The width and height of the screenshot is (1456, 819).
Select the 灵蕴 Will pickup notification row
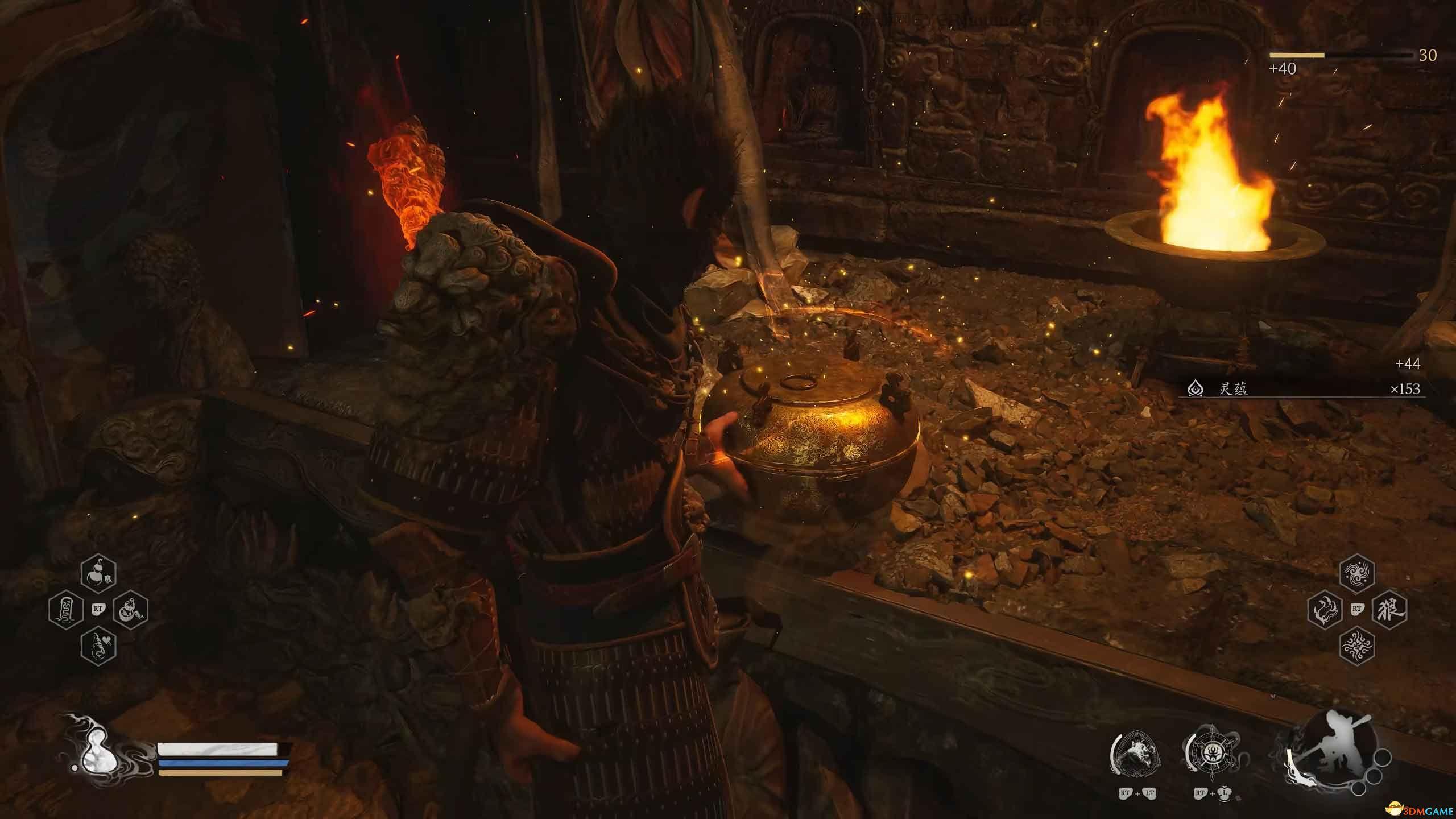(x=1302, y=389)
